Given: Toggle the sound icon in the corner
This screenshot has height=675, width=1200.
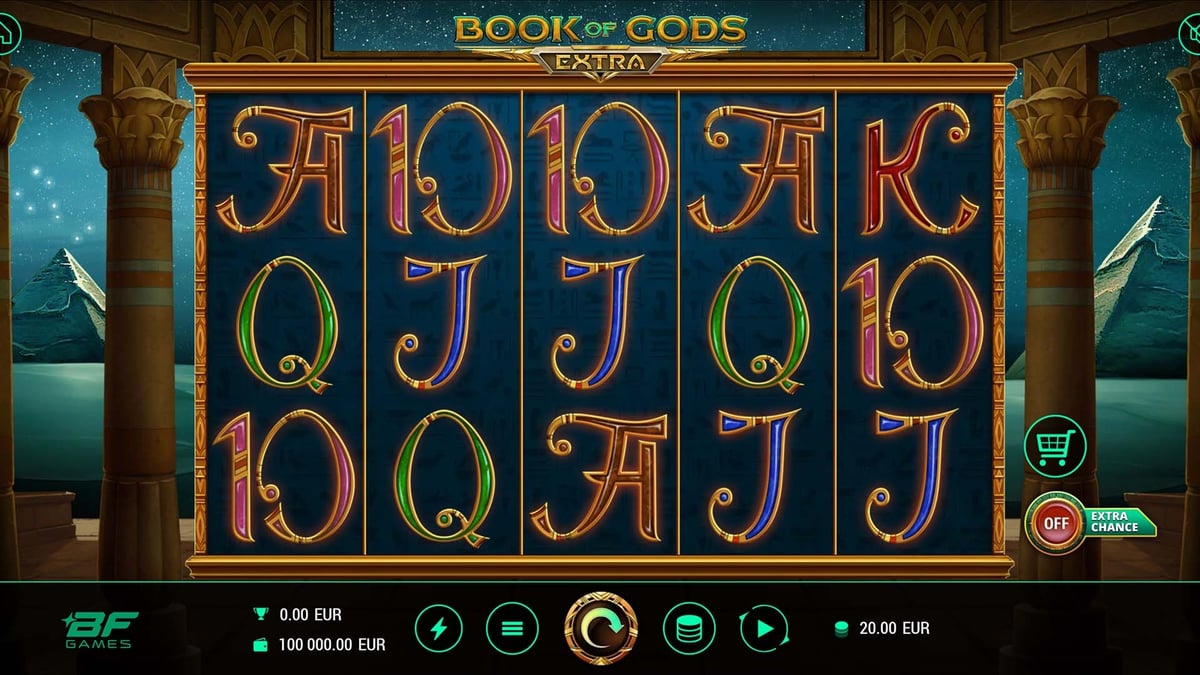Looking at the screenshot, I should click(1190, 35).
